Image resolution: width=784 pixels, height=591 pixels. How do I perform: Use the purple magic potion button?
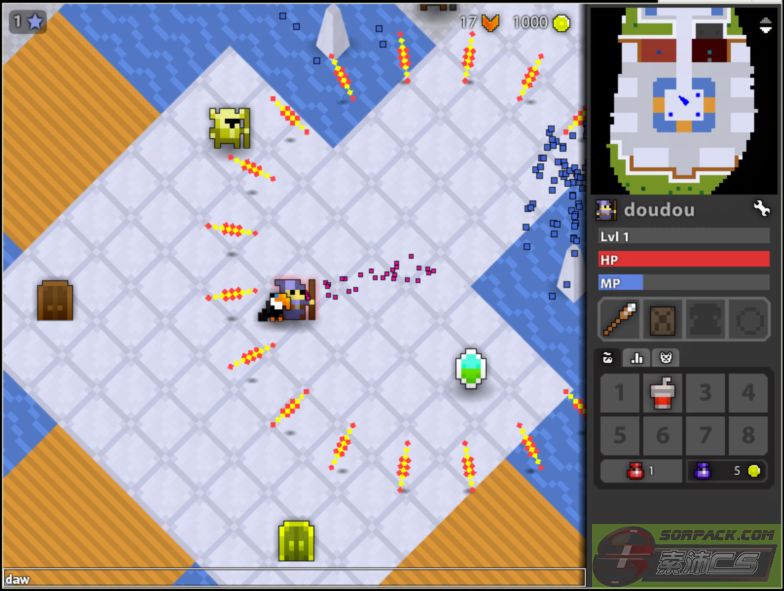[727, 471]
